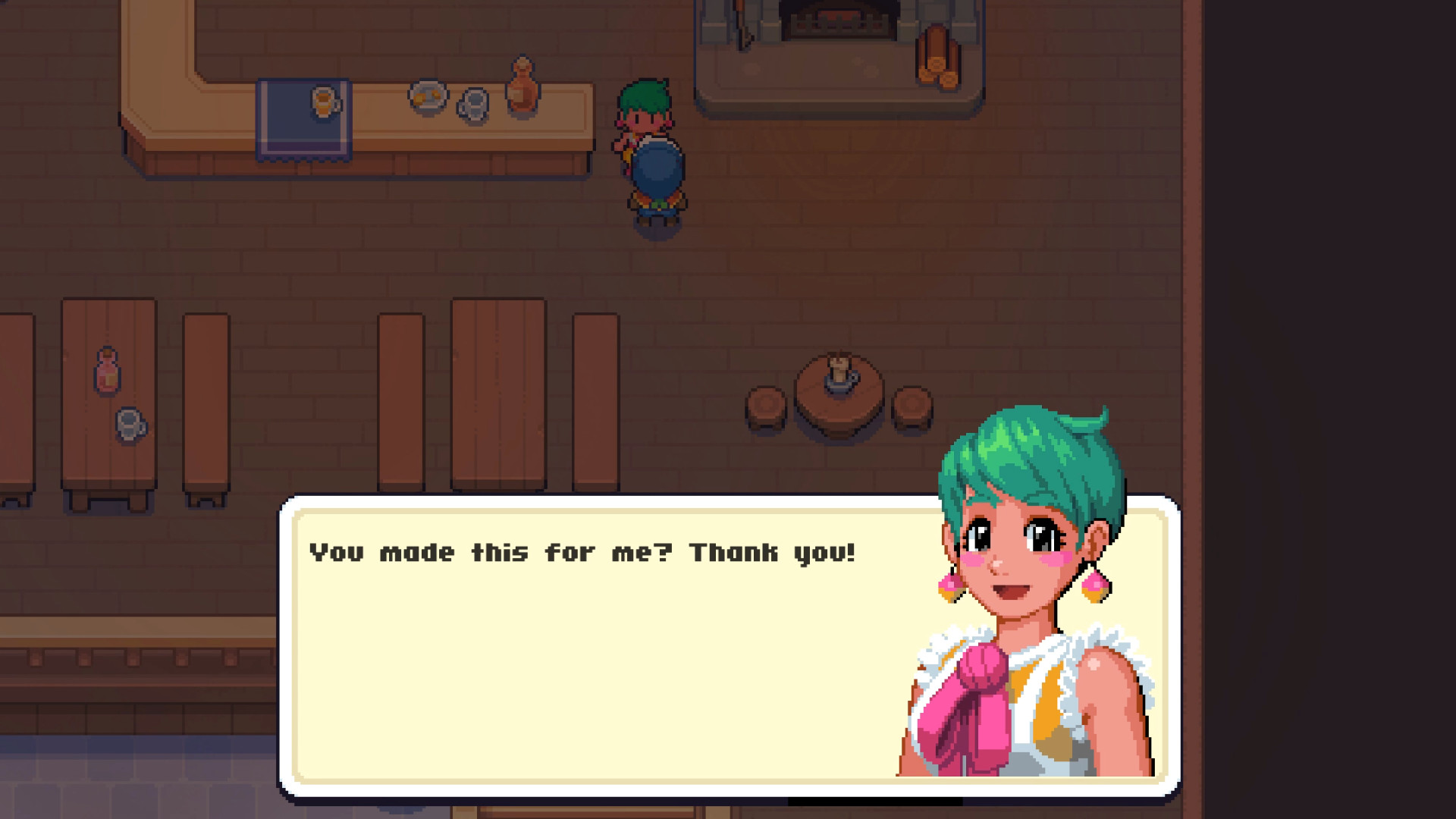Click the plate with food on the counter

428,95
